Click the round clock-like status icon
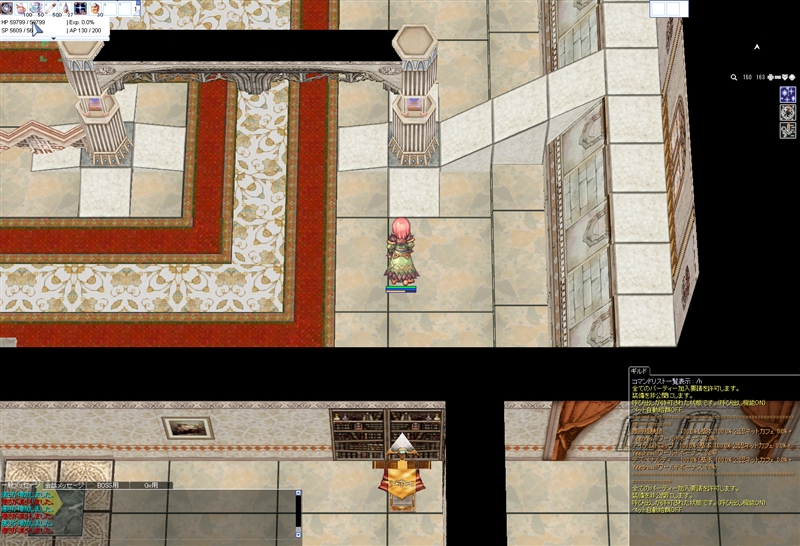 (x=787, y=113)
